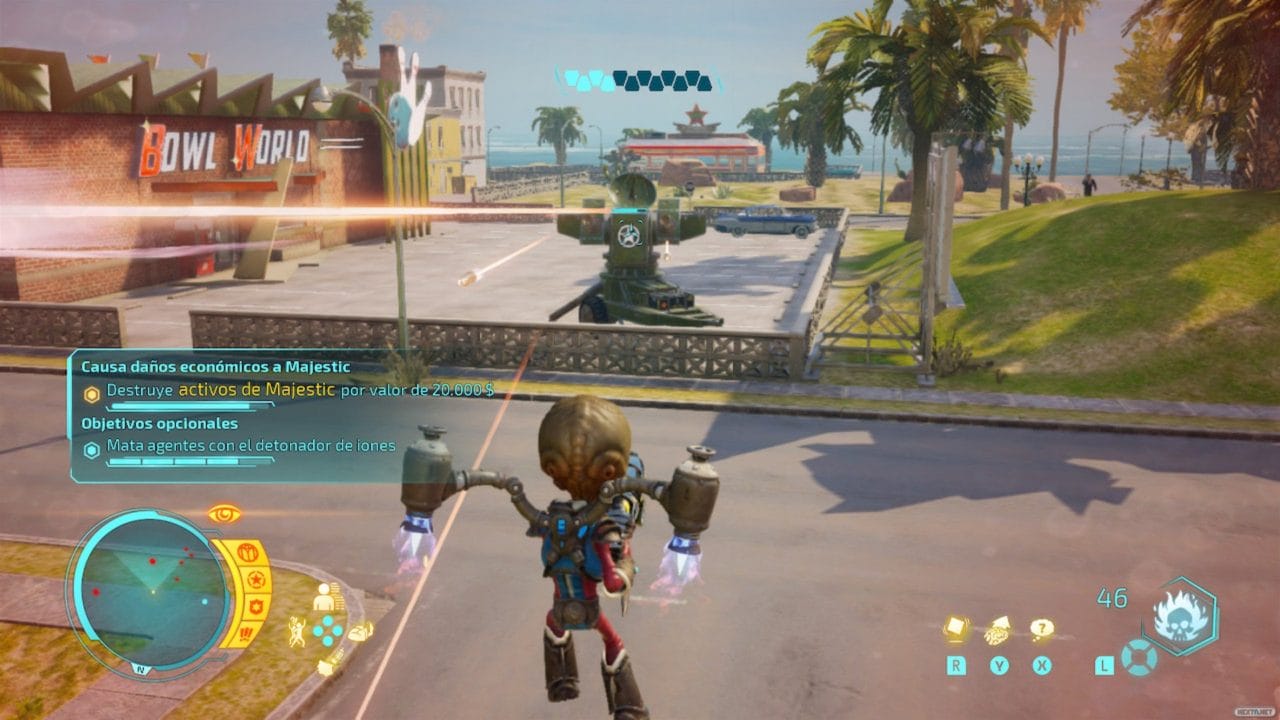Click the star badge icon on the alert wheel

point(256,580)
